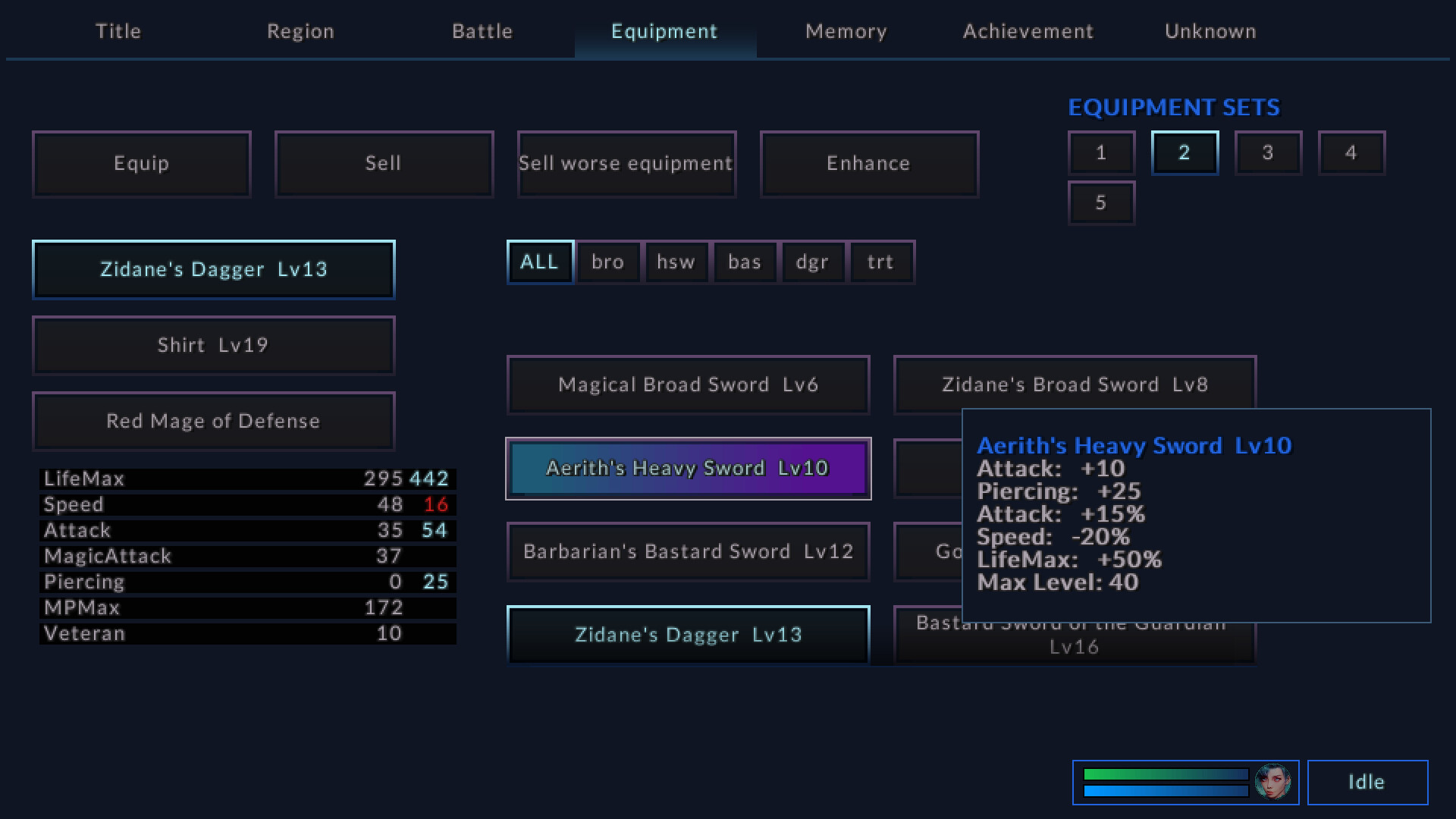Select equipment set 5
Viewport: 1456px width, 819px height.
[1101, 202]
